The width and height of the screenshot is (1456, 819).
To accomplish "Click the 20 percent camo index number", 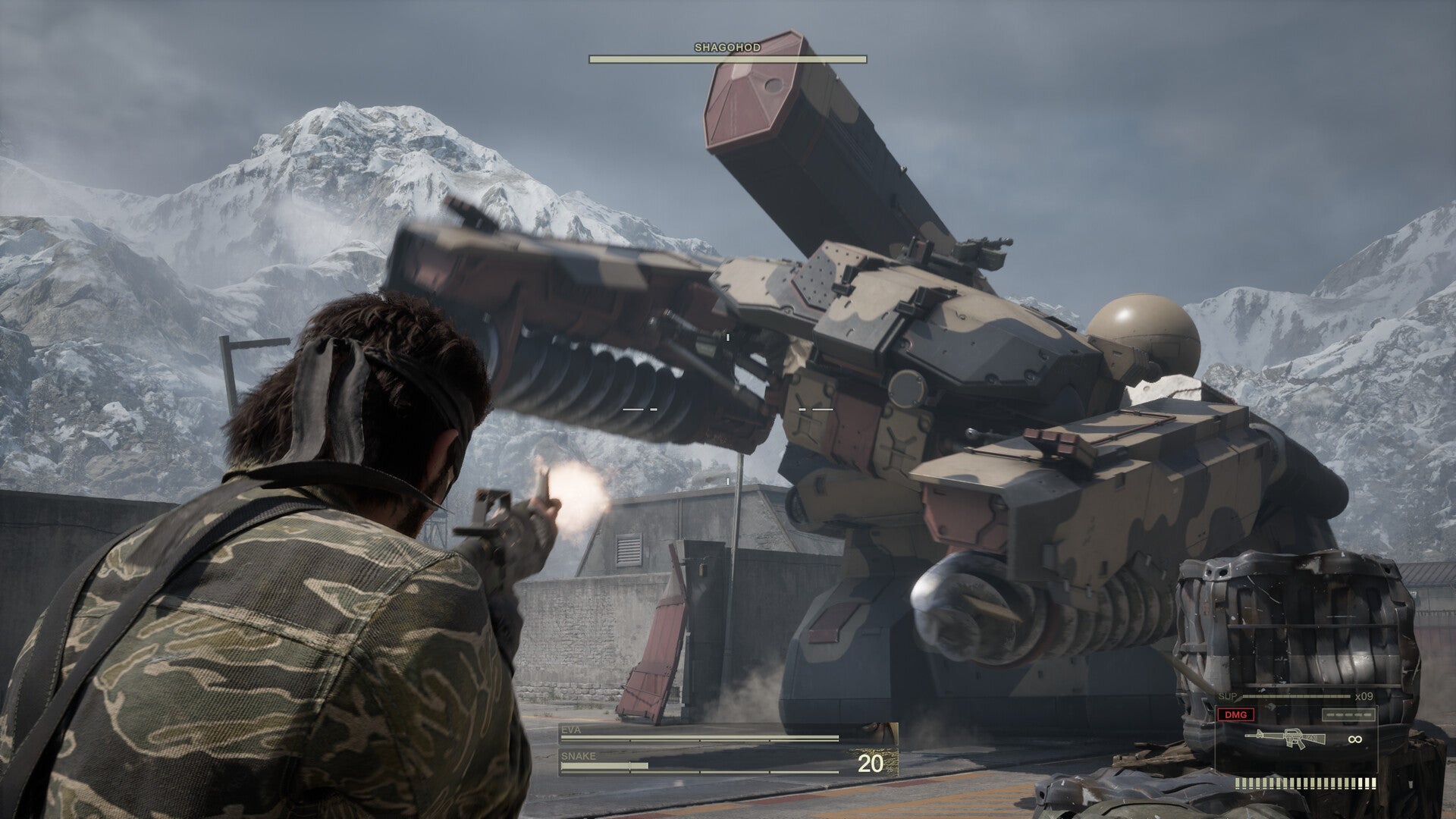I will pyautogui.click(x=872, y=763).
